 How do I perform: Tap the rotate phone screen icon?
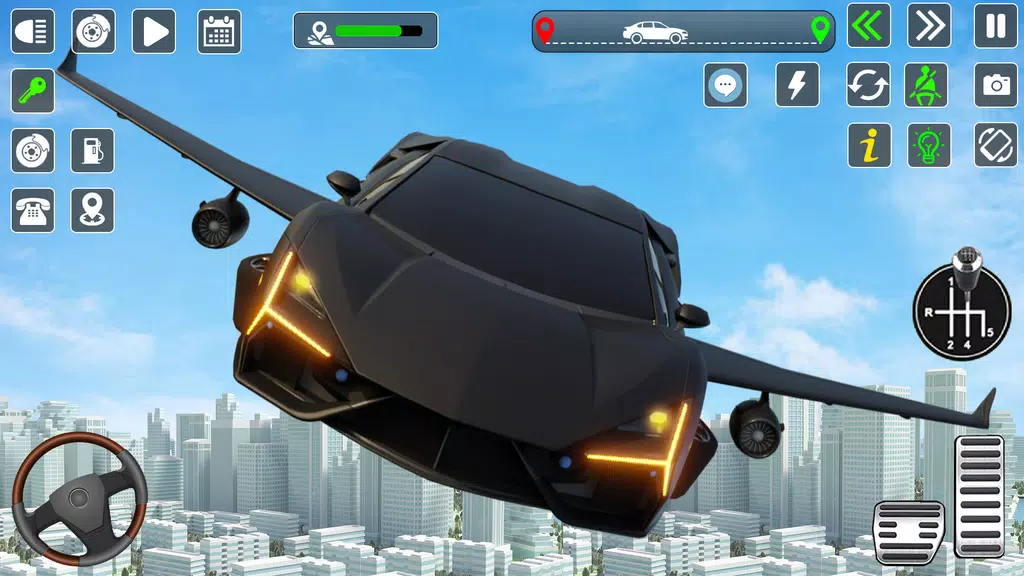[996, 146]
